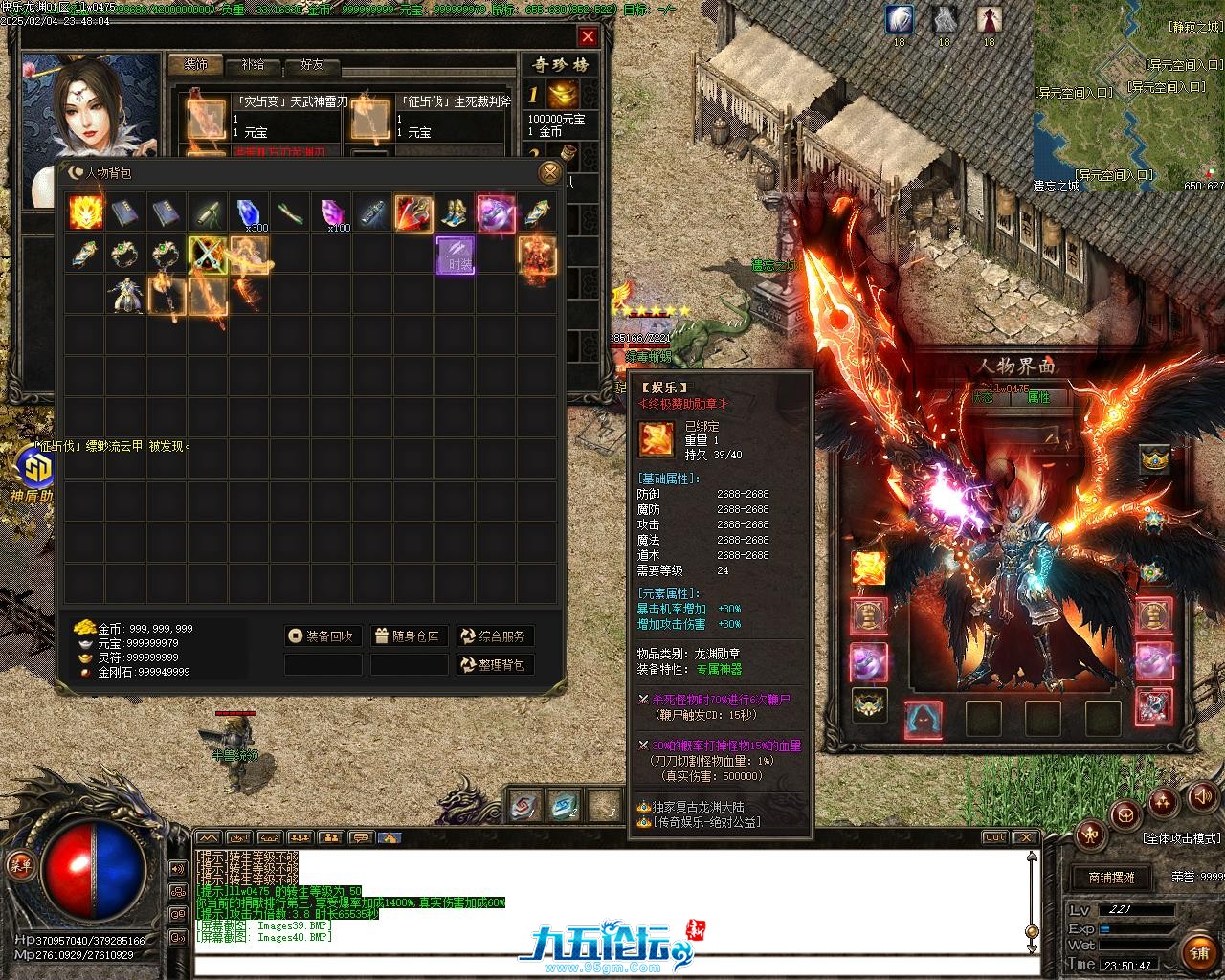Select the purple crystal stack x100
The width and height of the screenshot is (1225, 980).
pyautogui.click(x=332, y=212)
